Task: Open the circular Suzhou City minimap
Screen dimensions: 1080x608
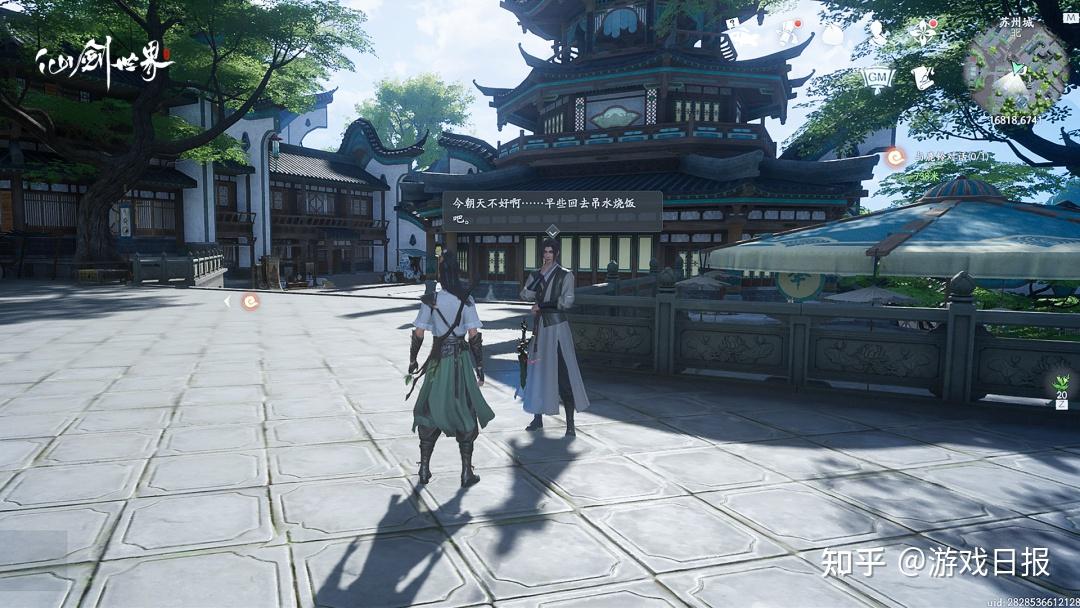Action: pos(1015,68)
